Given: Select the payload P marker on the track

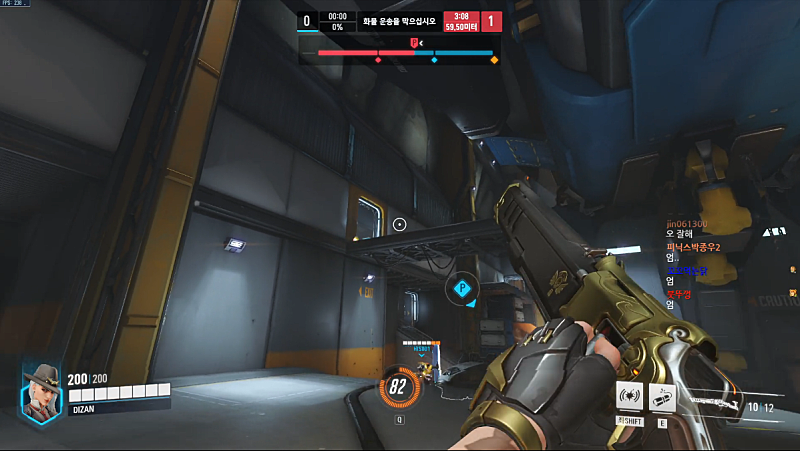Looking at the screenshot, I should point(414,42).
